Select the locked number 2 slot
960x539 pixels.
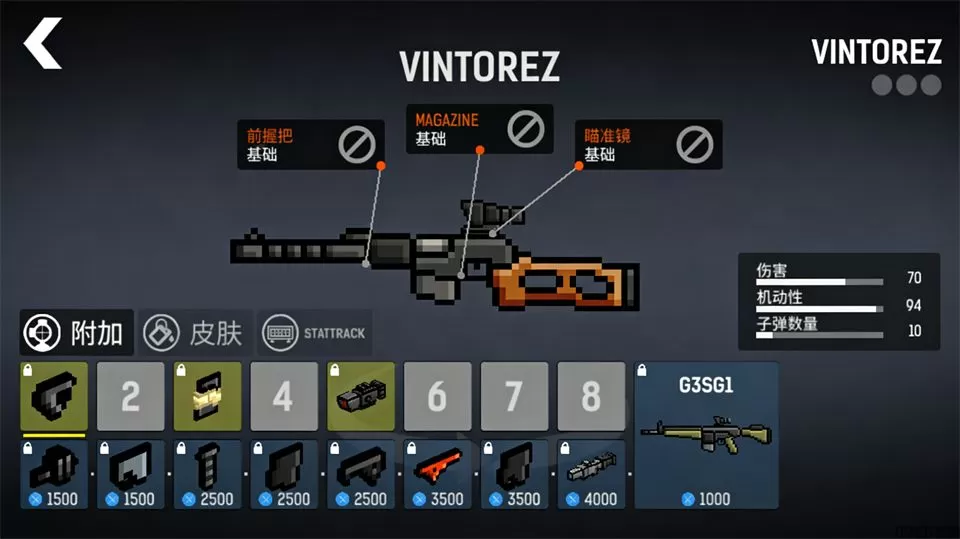click(x=131, y=397)
